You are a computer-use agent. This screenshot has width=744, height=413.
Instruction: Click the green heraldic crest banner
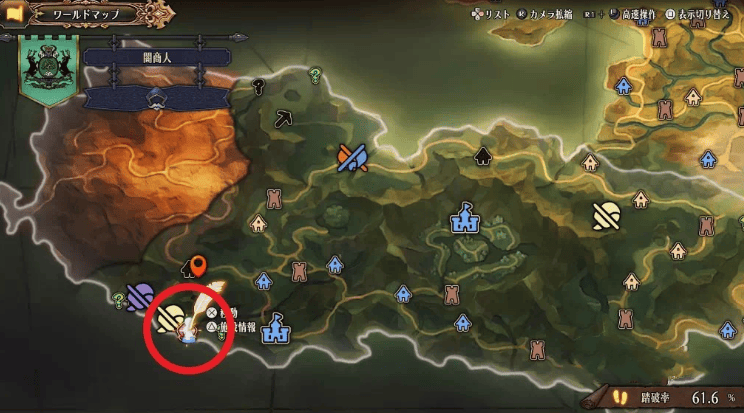pos(45,70)
